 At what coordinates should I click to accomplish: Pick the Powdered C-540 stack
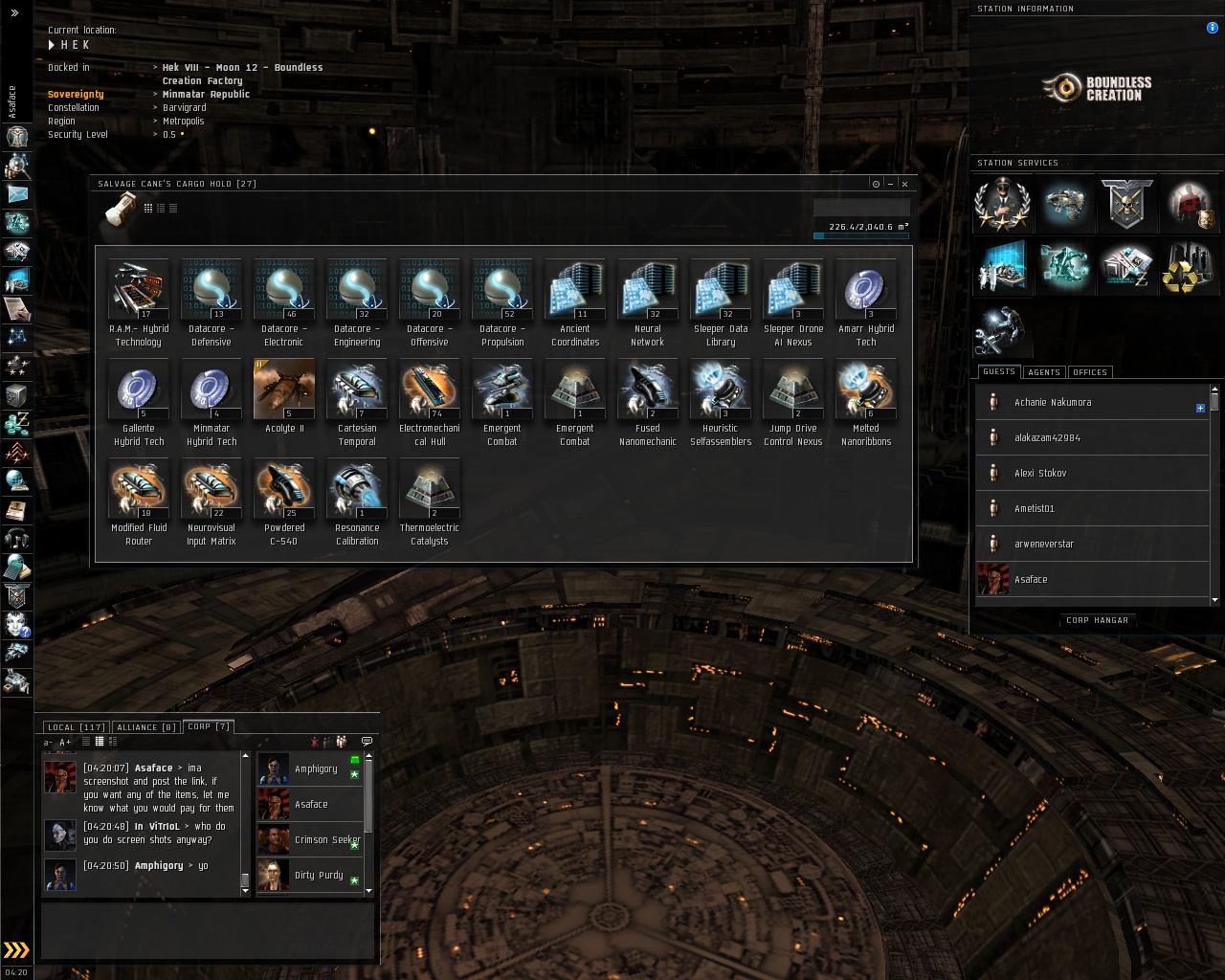(284, 488)
